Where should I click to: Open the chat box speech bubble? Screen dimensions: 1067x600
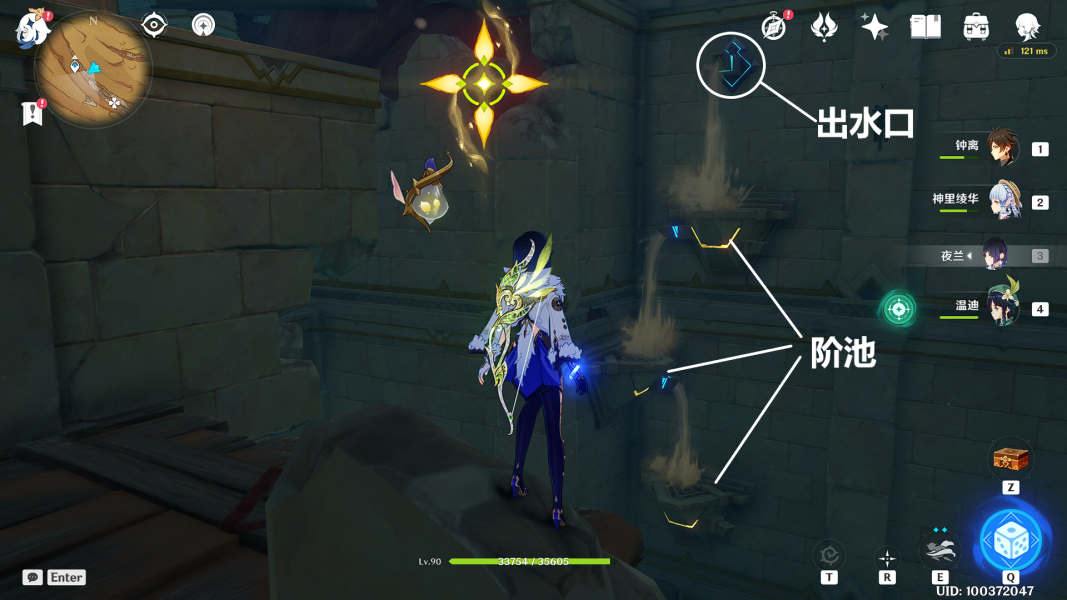[33, 577]
